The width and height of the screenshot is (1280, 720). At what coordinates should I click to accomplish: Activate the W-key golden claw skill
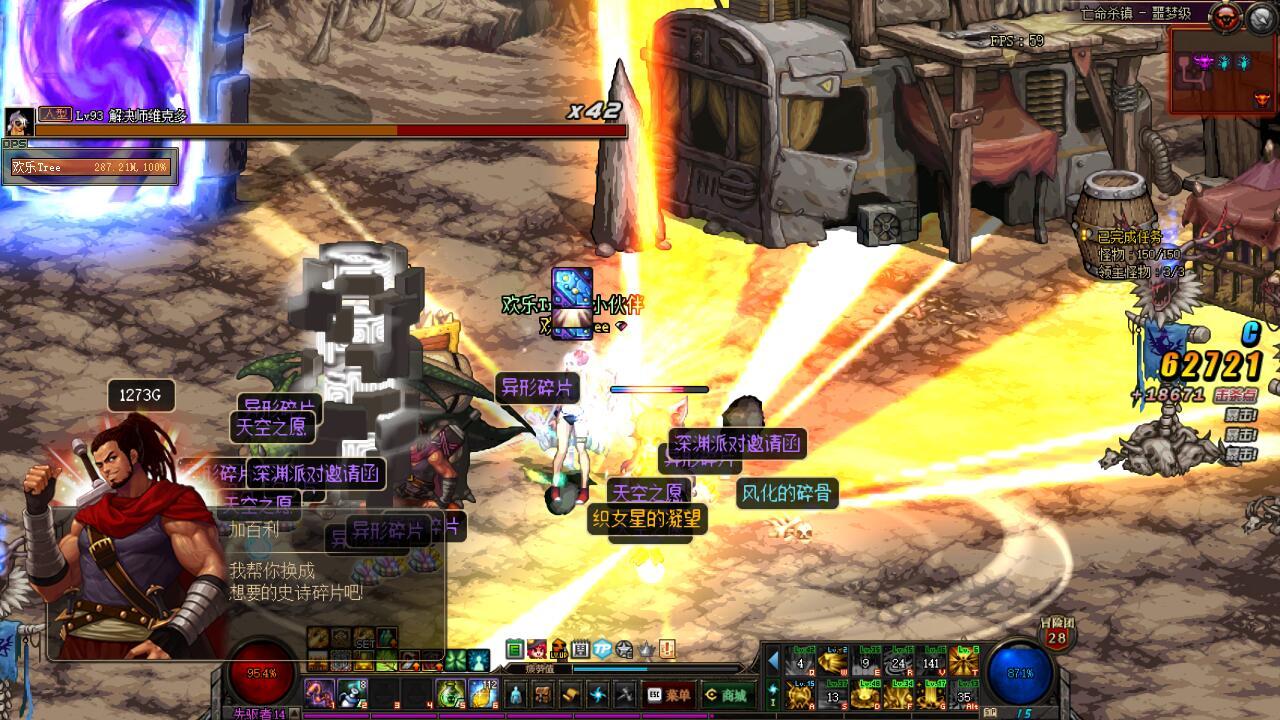coord(833,661)
